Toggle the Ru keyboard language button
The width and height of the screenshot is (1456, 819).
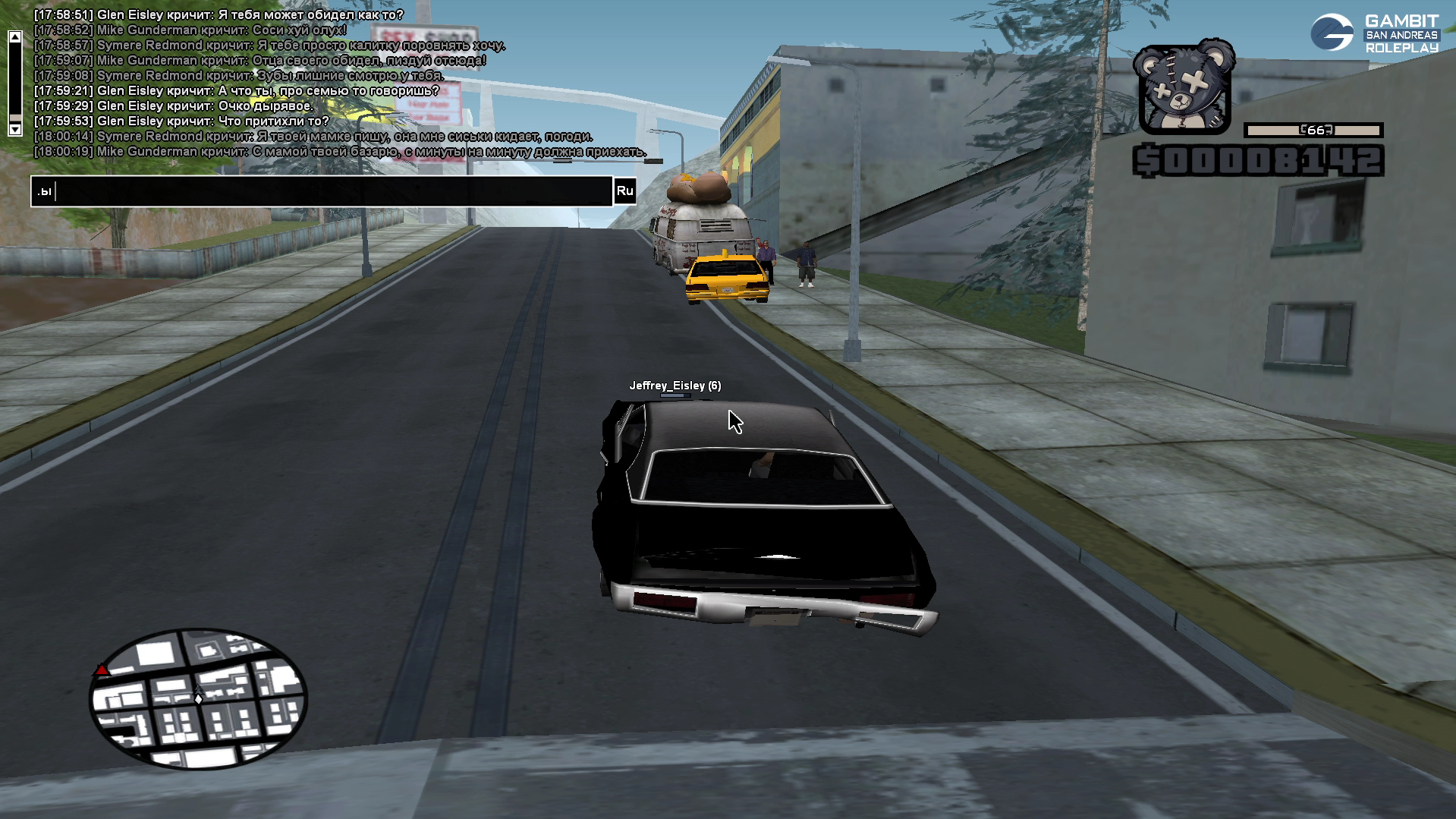pos(624,191)
